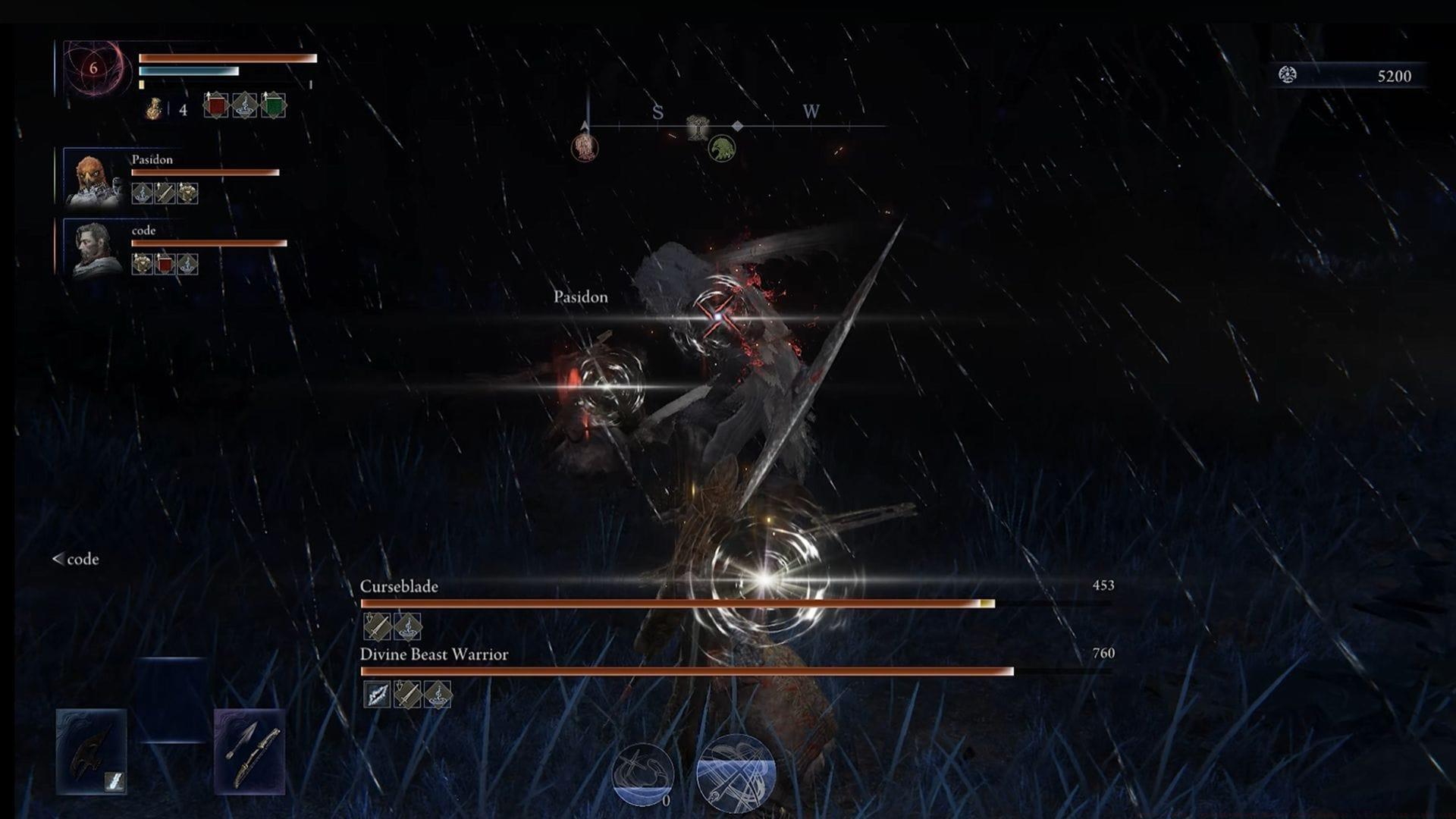Expand Pasidon's sword buff icon details

click(x=165, y=193)
